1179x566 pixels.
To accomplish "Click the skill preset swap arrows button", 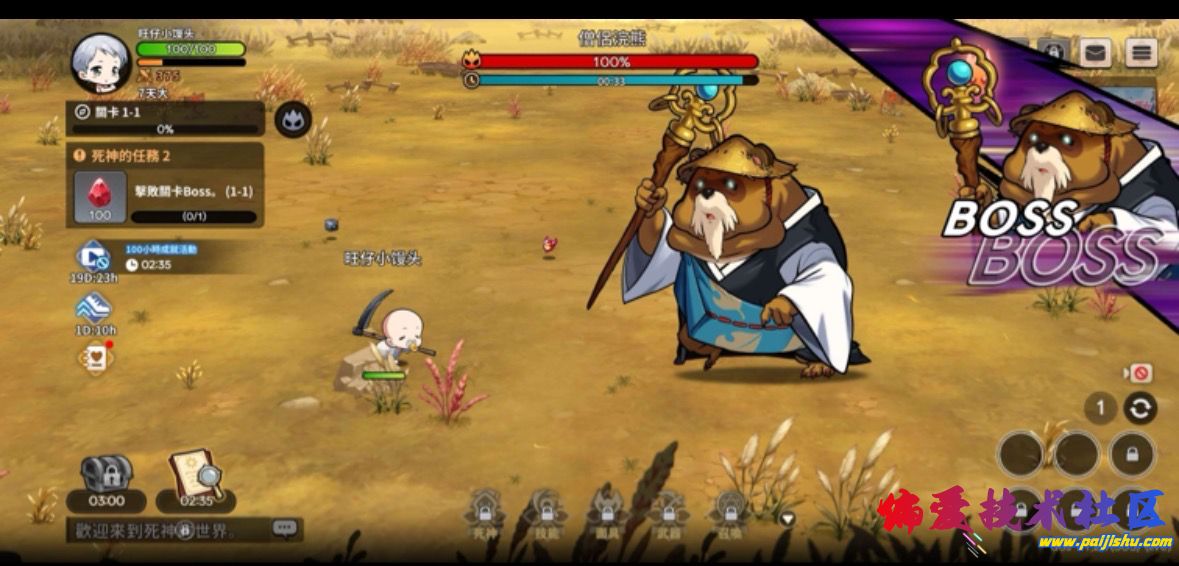I will [1139, 408].
